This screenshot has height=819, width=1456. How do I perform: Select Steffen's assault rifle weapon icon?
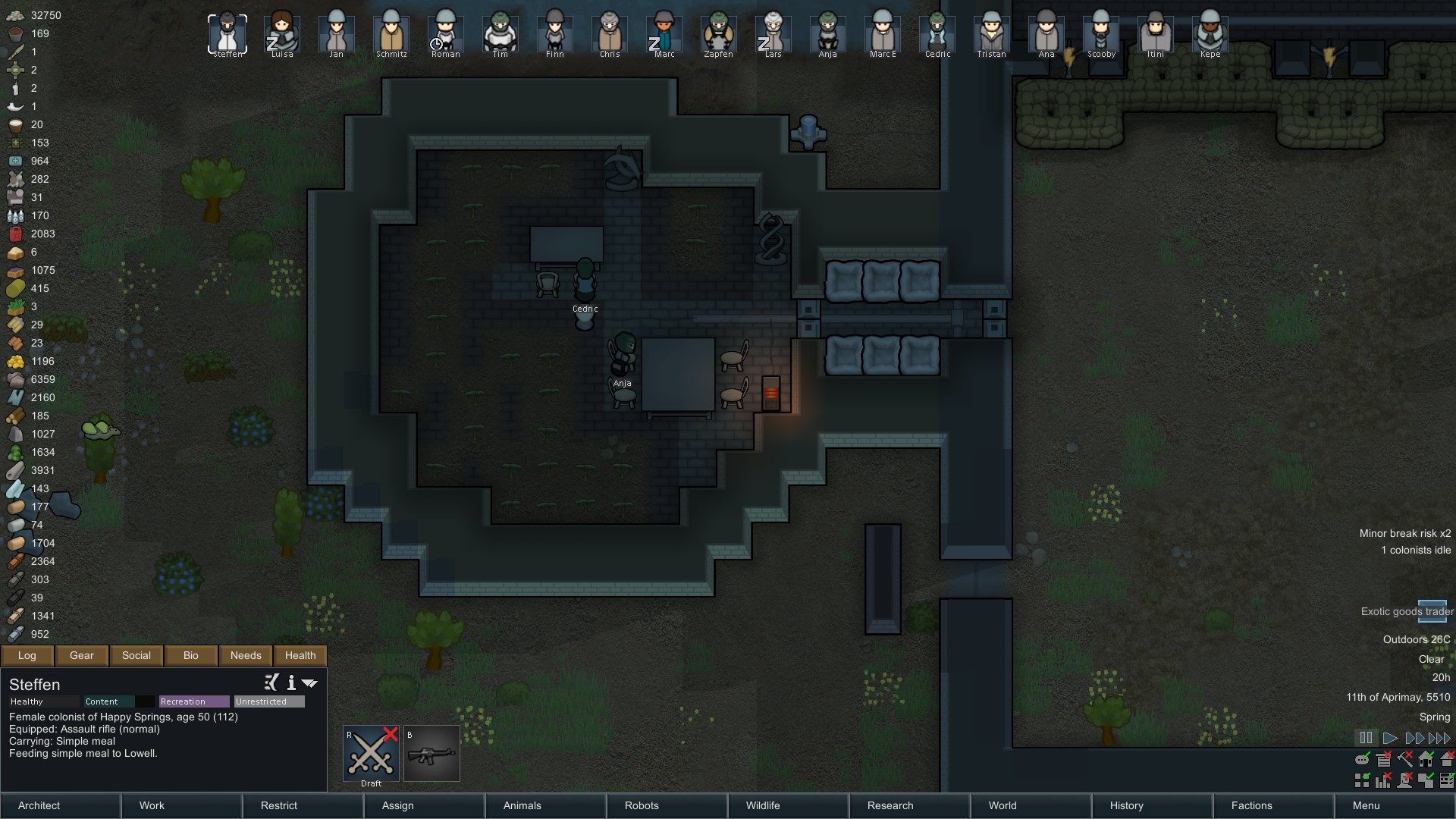tap(431, 753)
